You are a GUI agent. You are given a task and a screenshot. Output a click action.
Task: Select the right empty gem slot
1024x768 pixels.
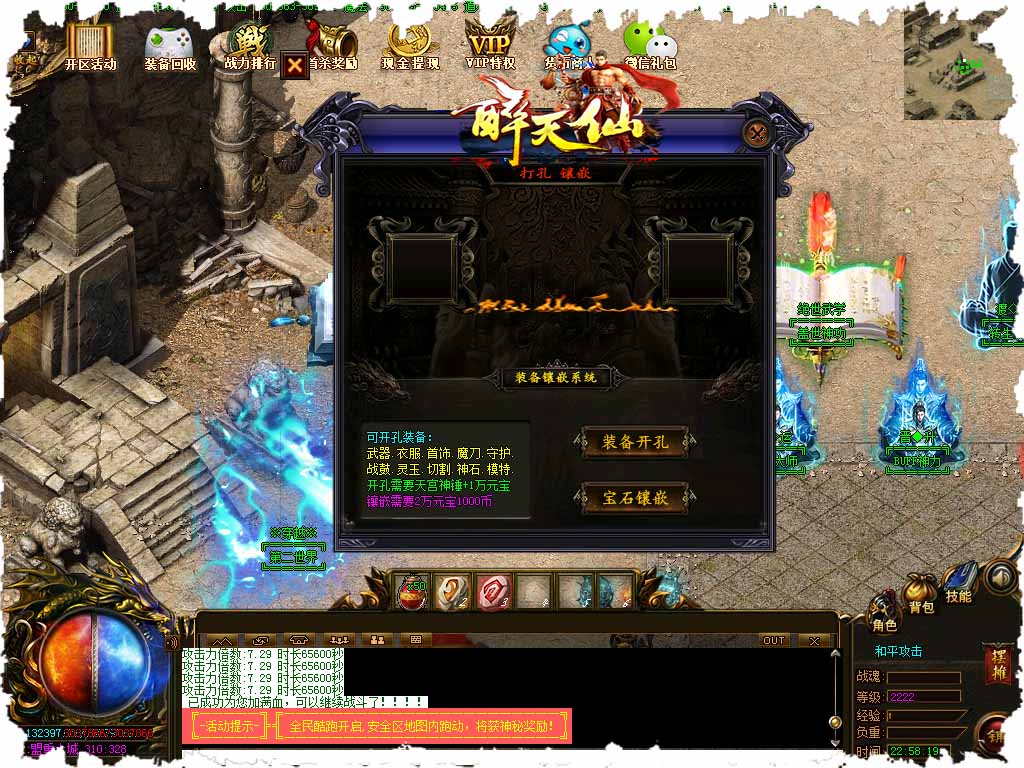pyautogui.click(x=699, y=268)
